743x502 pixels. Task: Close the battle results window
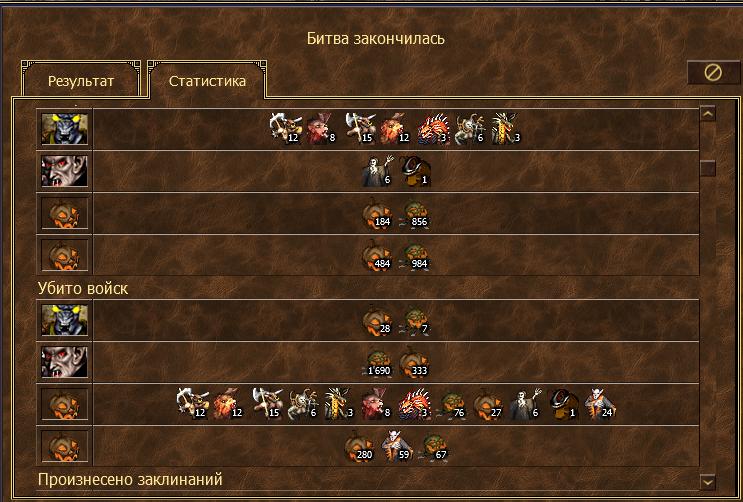click(713, 73)
